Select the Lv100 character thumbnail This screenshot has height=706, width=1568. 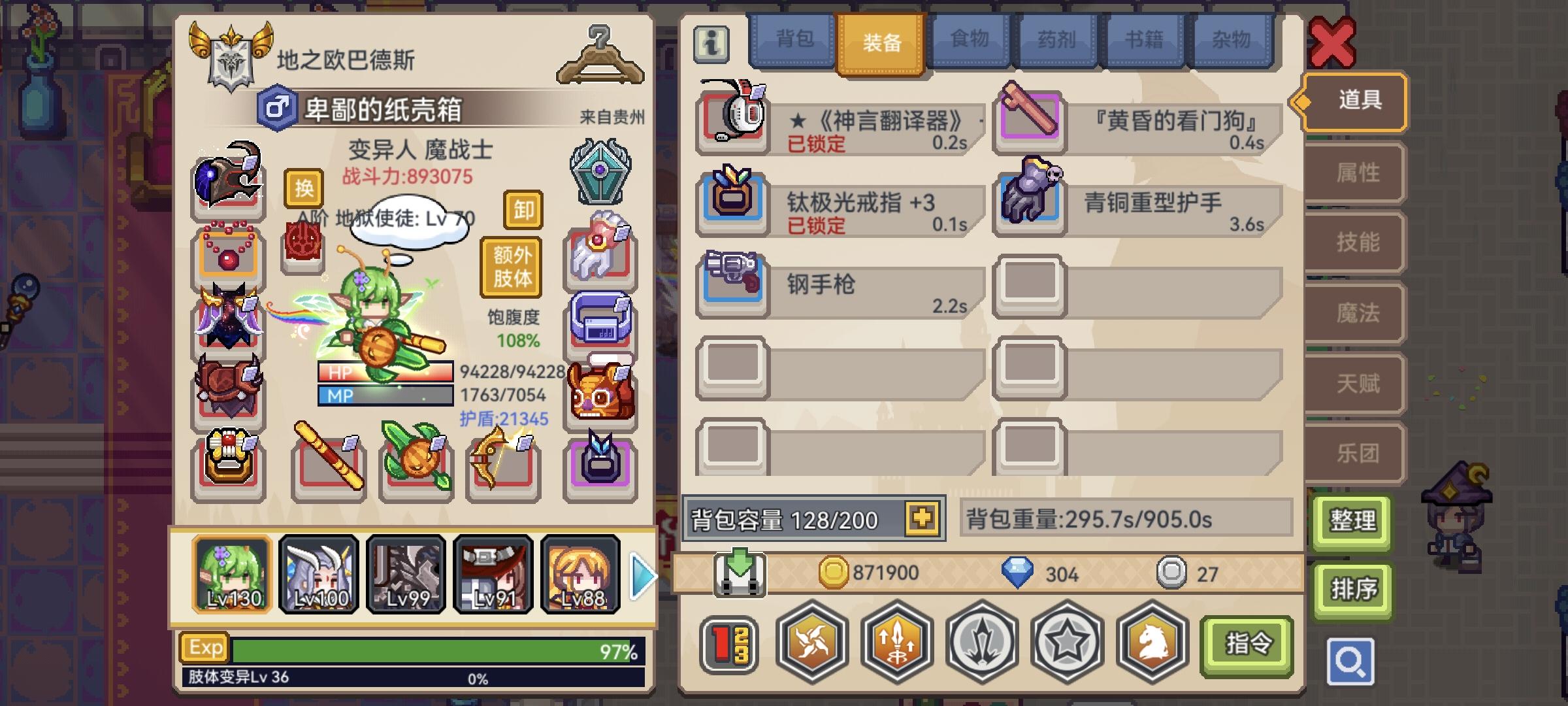[318, 574]
